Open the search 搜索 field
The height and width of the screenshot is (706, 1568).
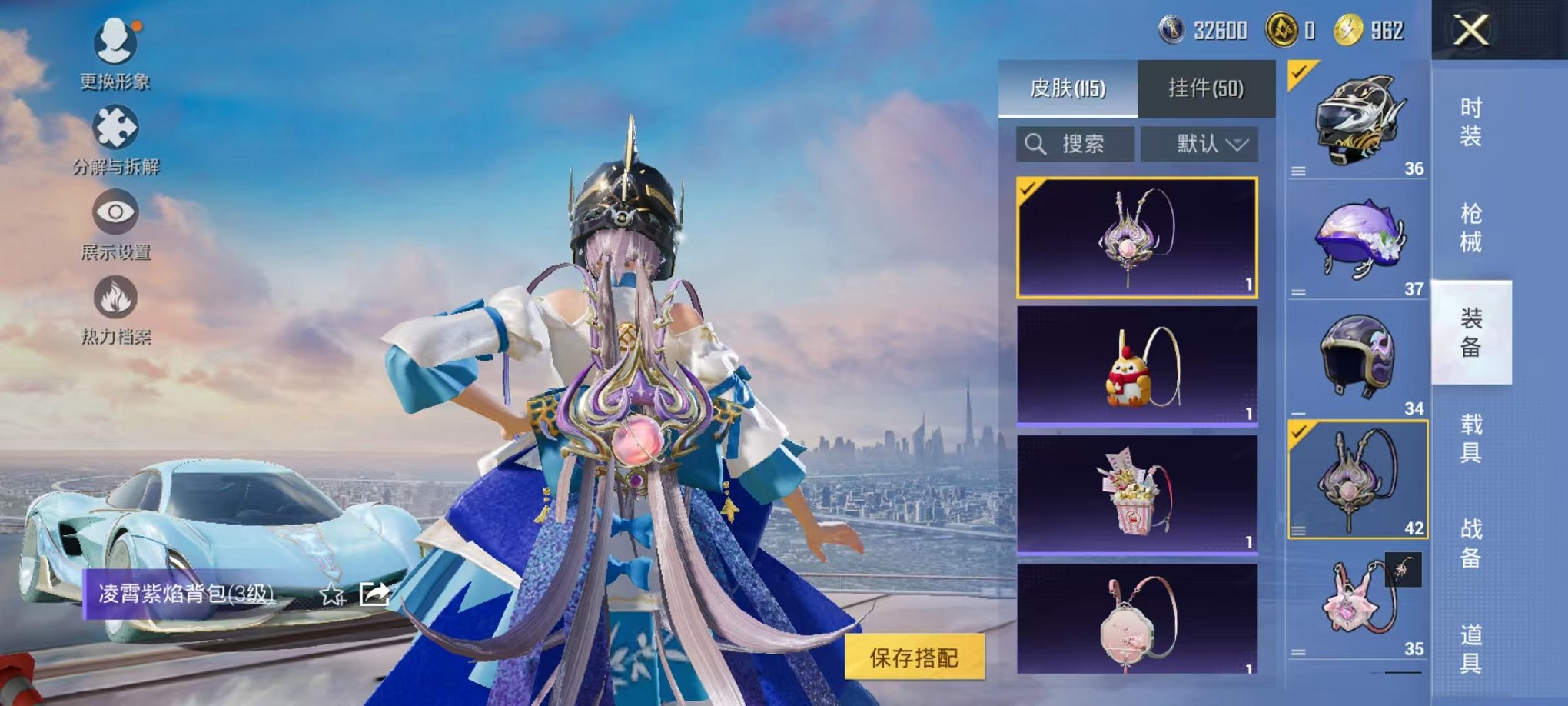tap(1076, 144)
